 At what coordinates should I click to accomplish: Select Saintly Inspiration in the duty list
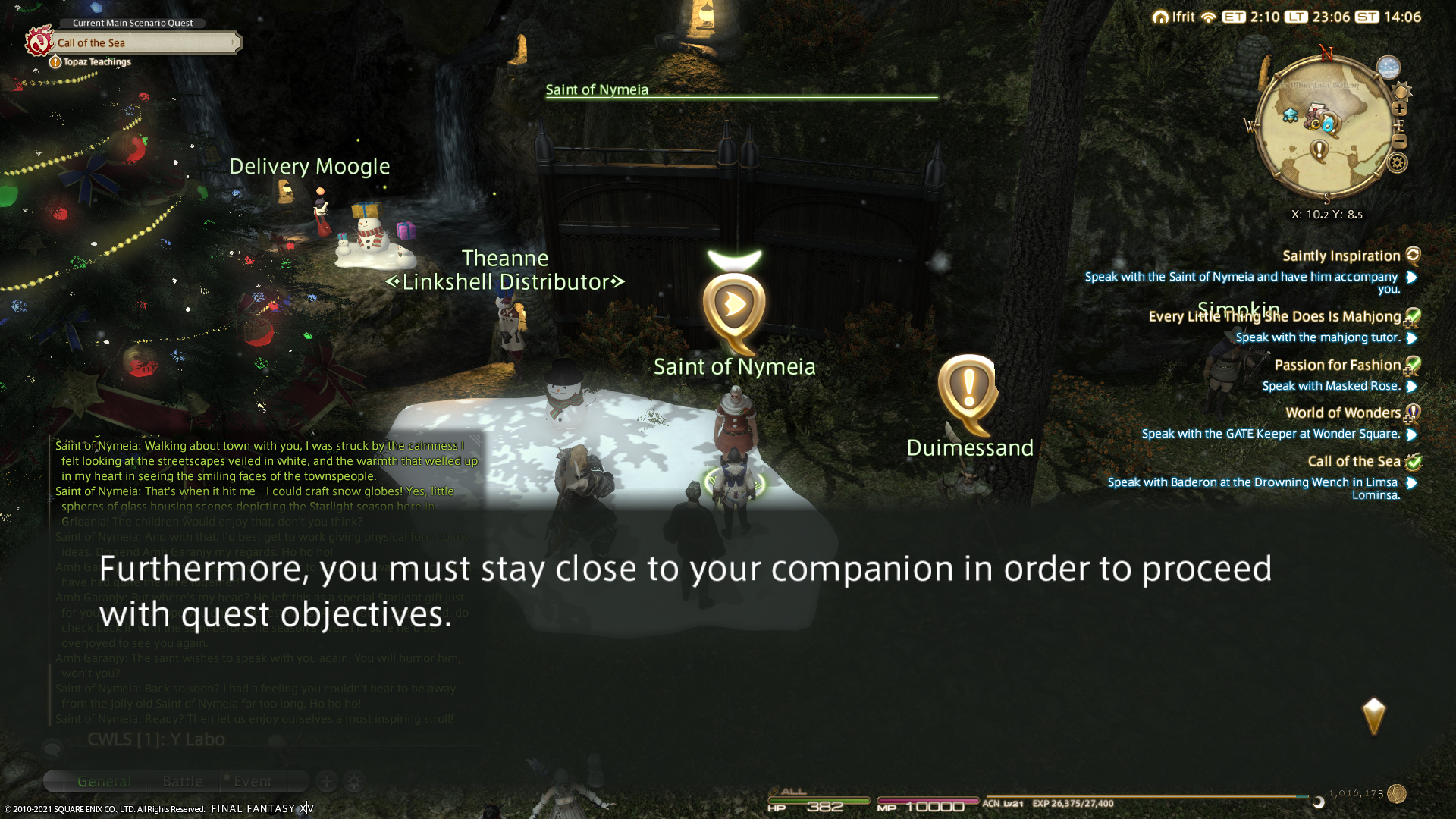point(1341,256)
